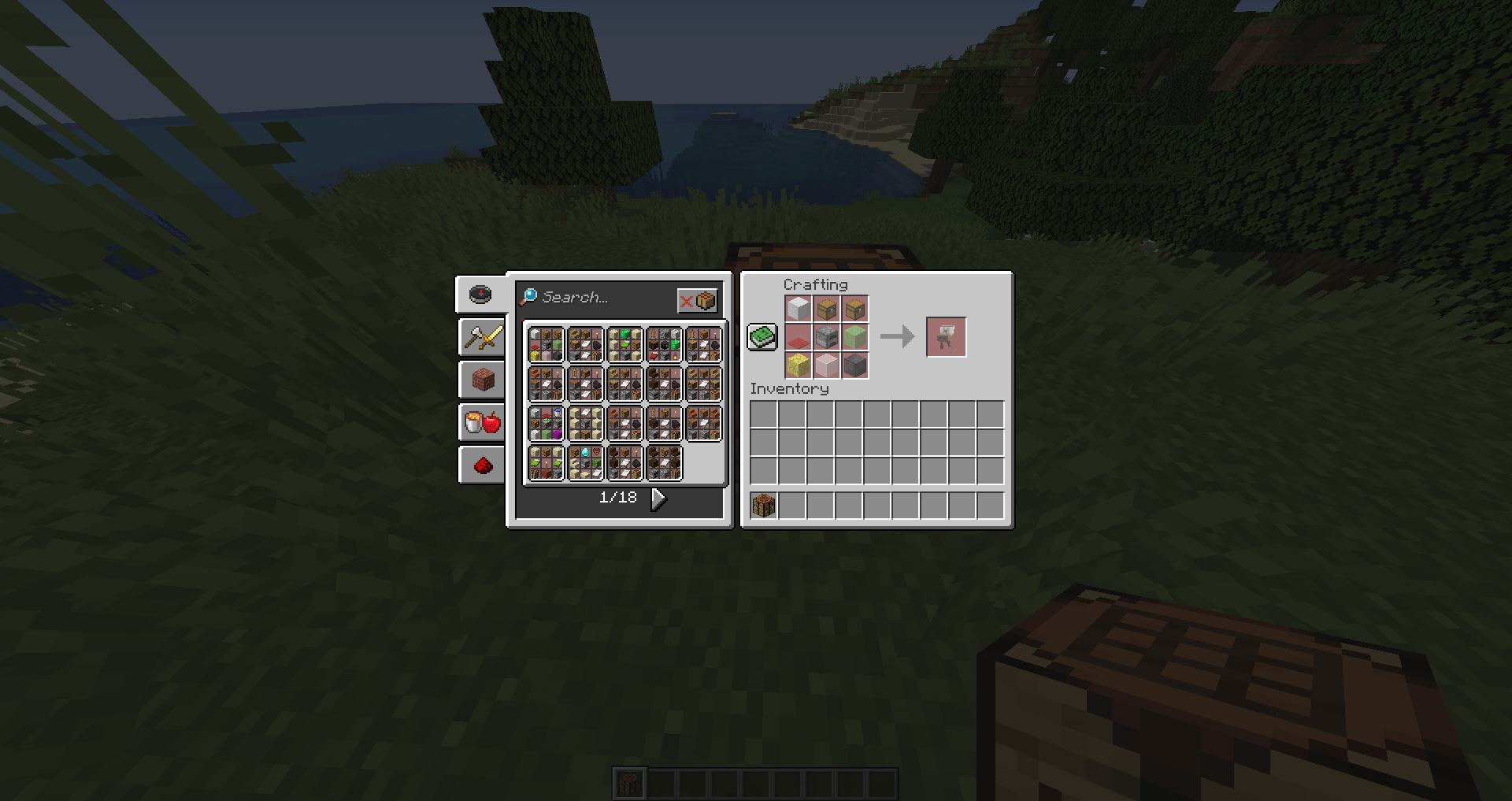Viewport: 1512px width, 801px height.
Task: Select the red carpet in the crafting grid
Action: 798,336
